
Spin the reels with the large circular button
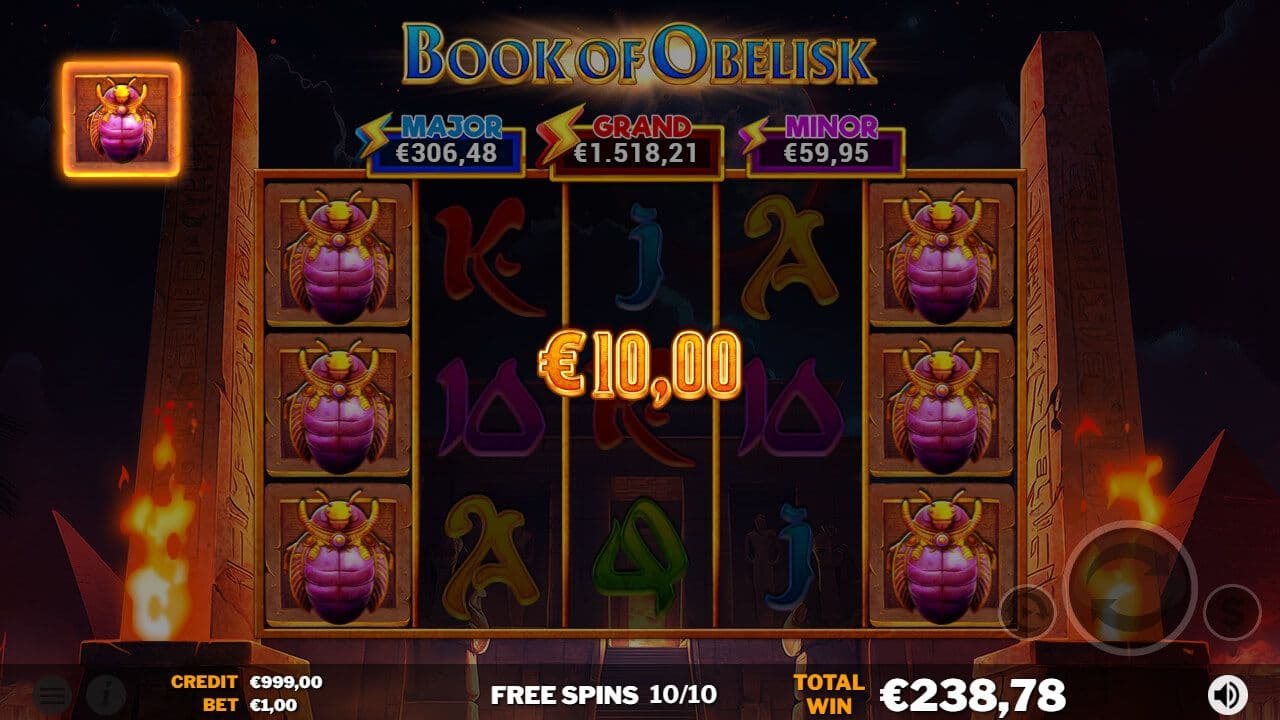[1130, 587]
